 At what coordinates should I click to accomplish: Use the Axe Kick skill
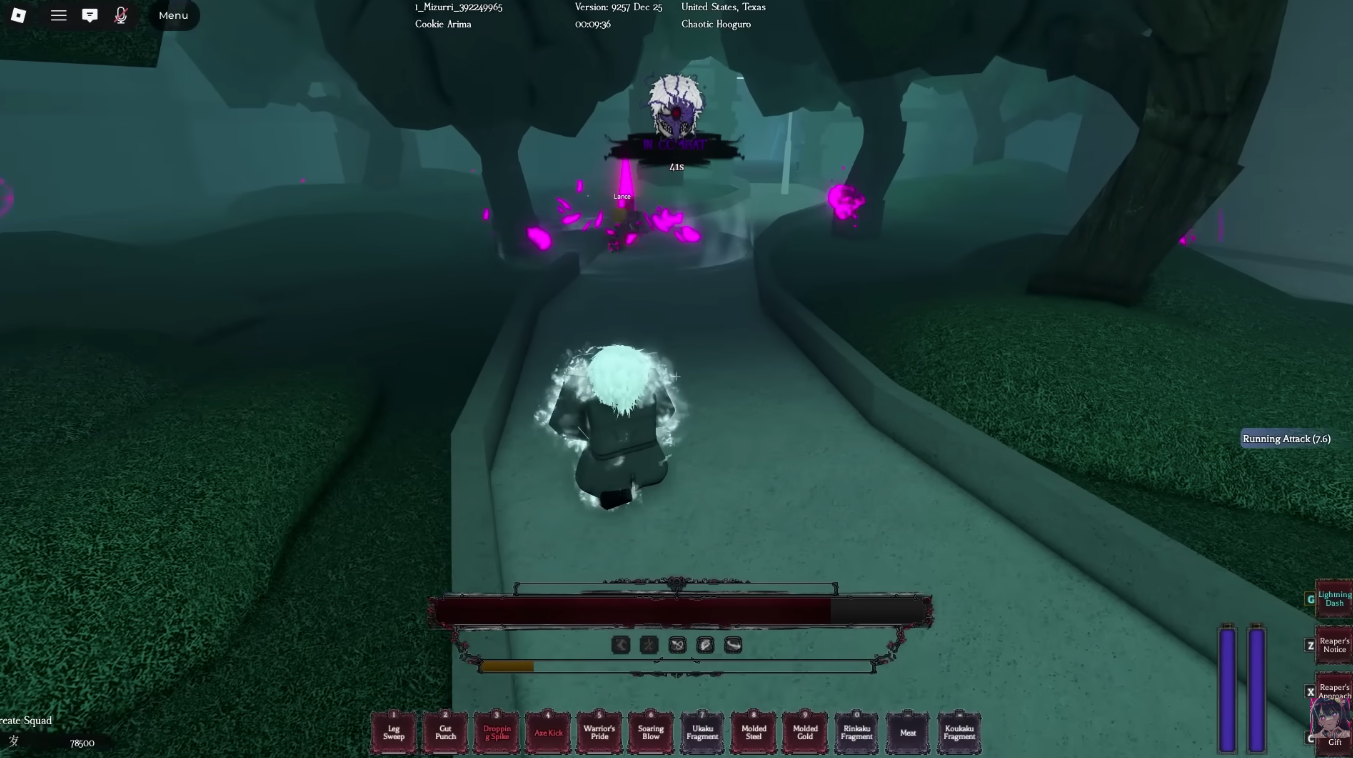(548, 732)
